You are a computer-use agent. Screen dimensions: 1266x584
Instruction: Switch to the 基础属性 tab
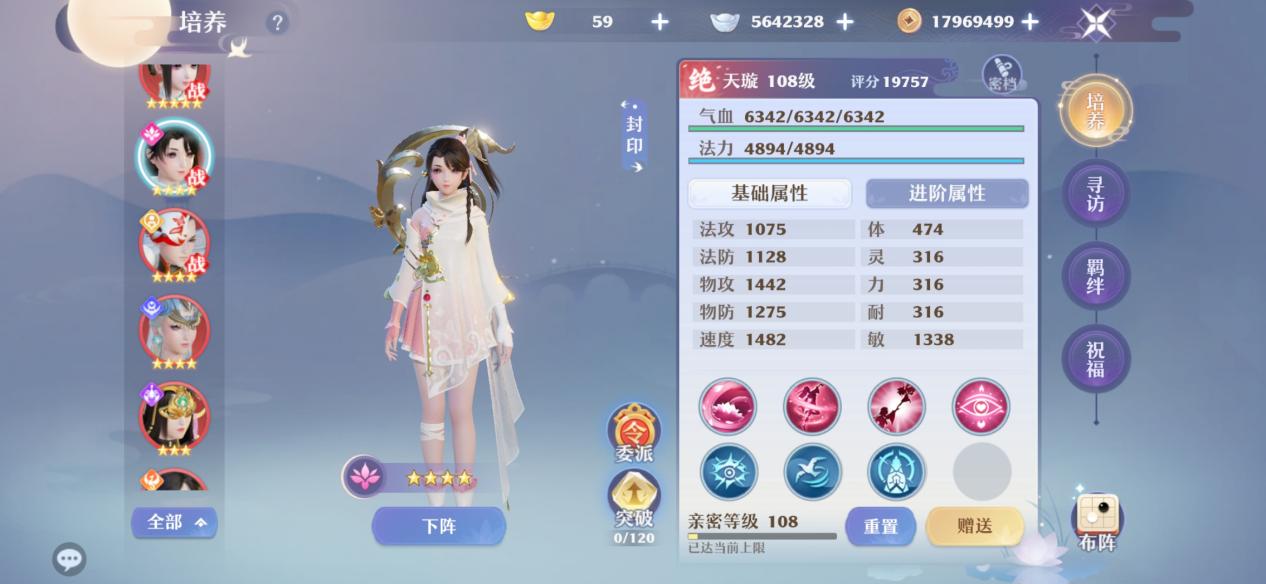[x=769, y=193]
